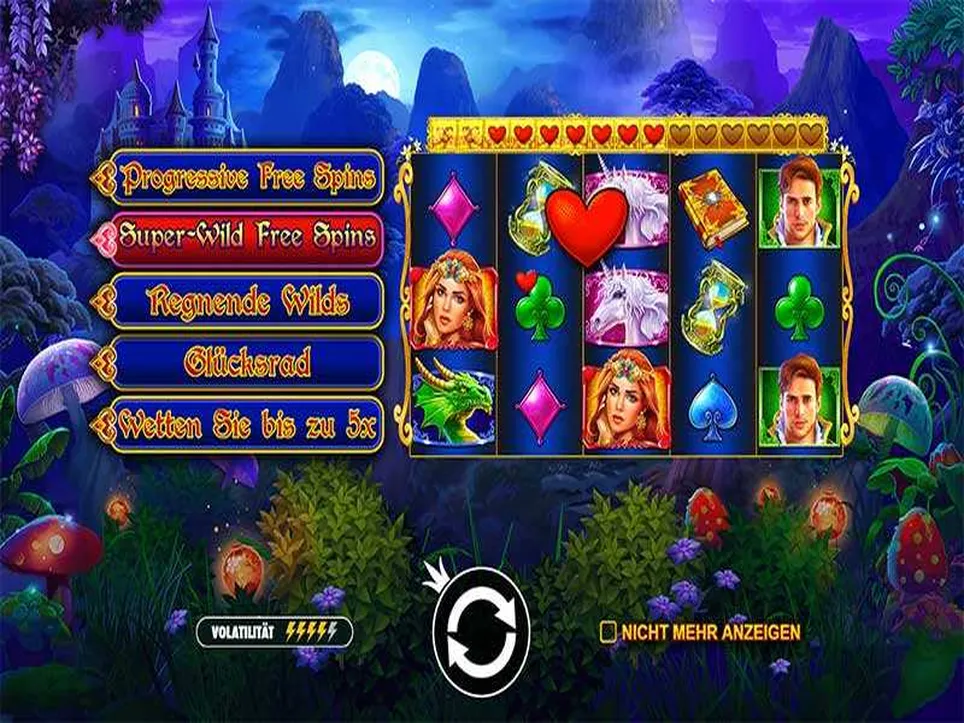Choose Super-Wild Free Spins feature

tap(246, 237)
